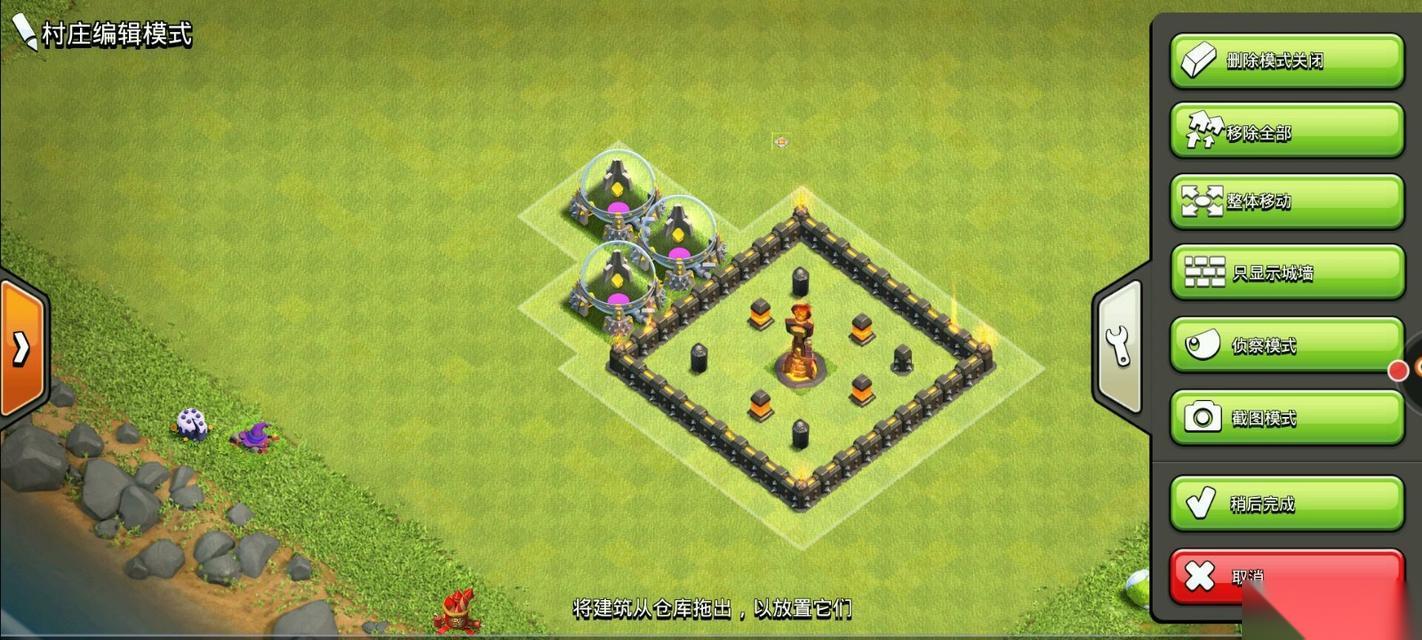
Task: Open 侦察模式 scout mode
Action: point(1287,345)
